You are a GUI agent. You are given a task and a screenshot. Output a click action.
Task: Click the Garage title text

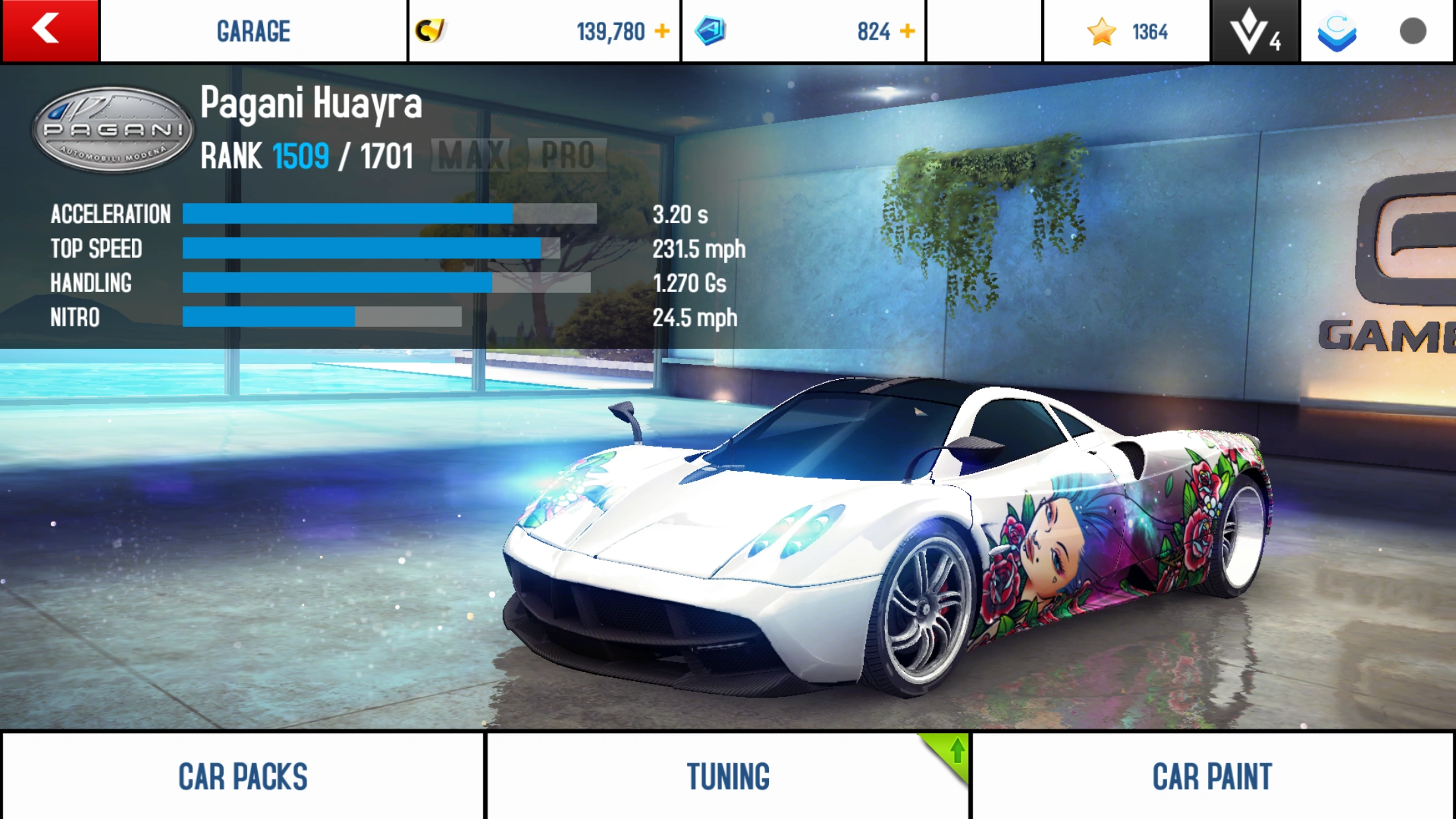coord(253,30)
